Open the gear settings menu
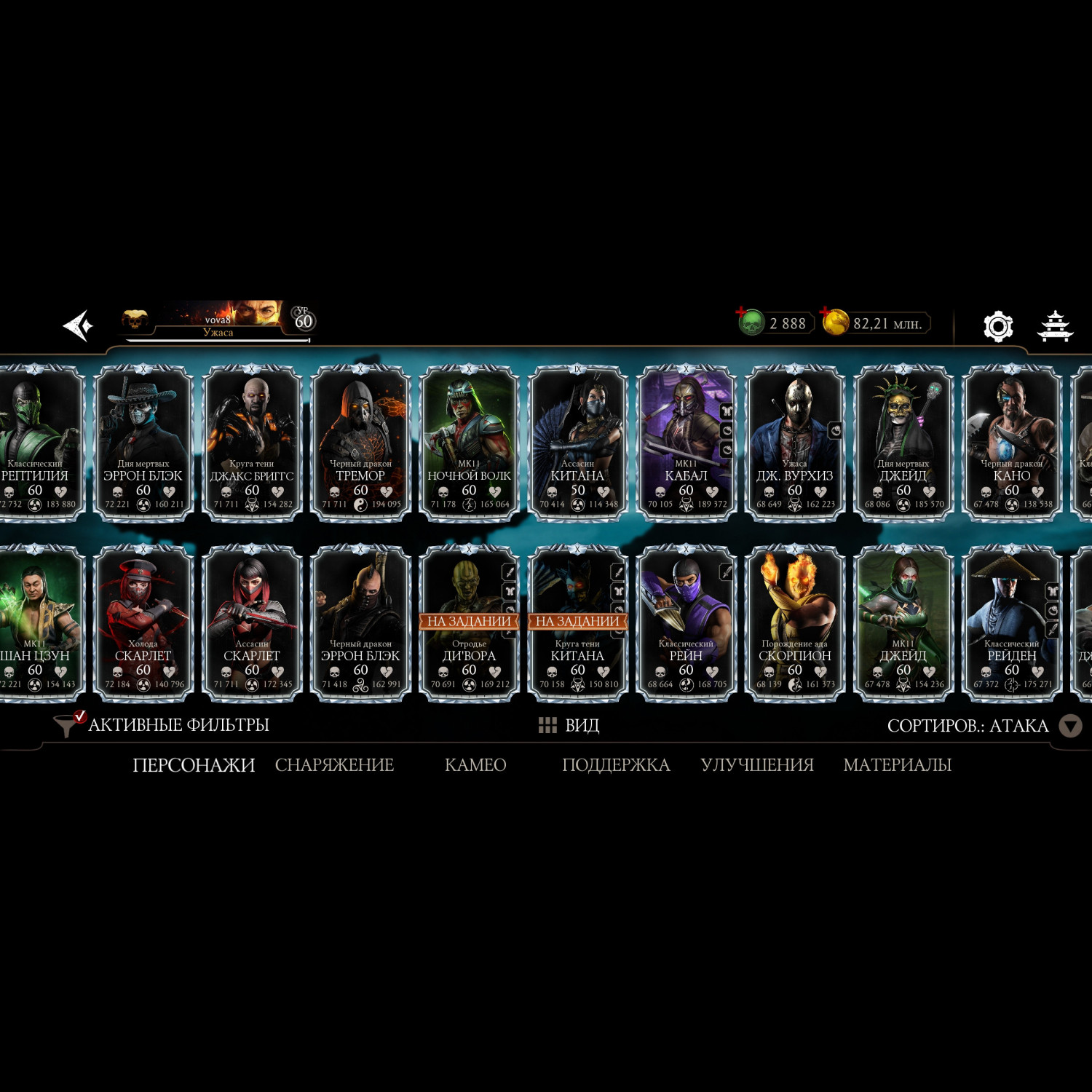This screenshot has height=1092, width=1092. click(997, 326)
